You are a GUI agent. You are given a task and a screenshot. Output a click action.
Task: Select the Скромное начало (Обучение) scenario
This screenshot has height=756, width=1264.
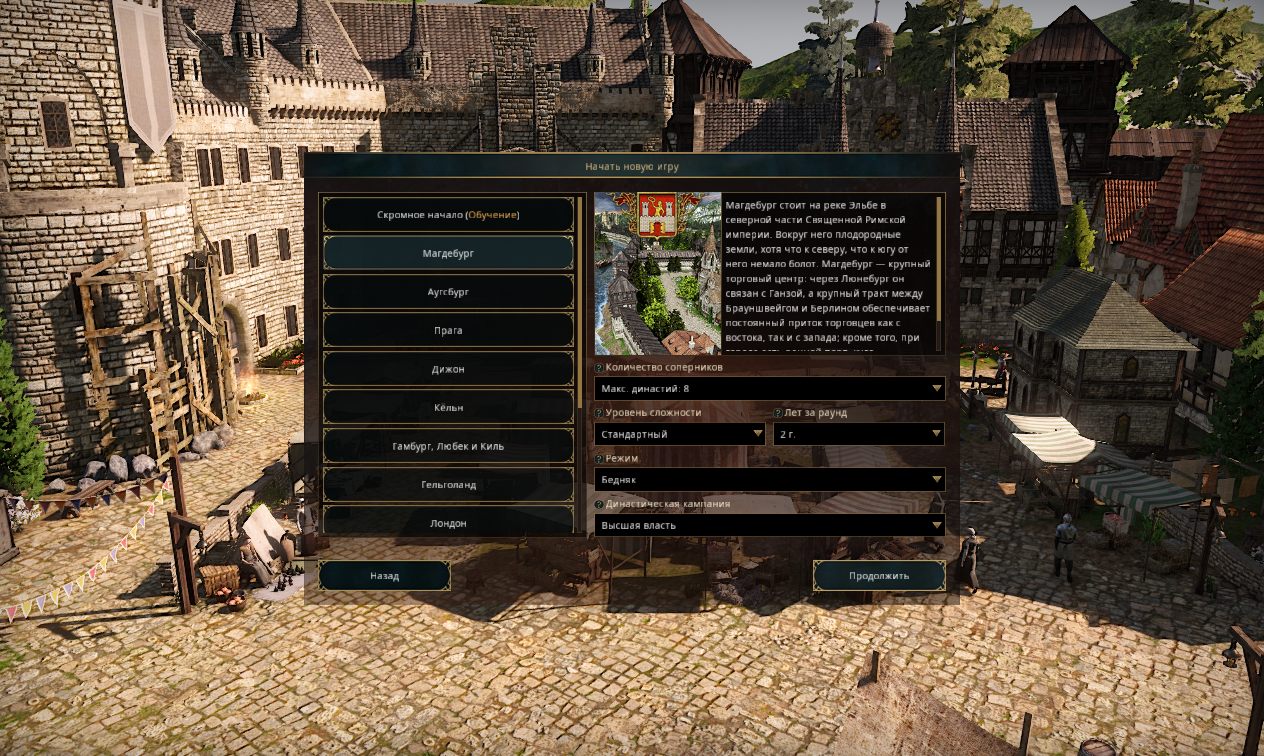[x=447, y=215]
